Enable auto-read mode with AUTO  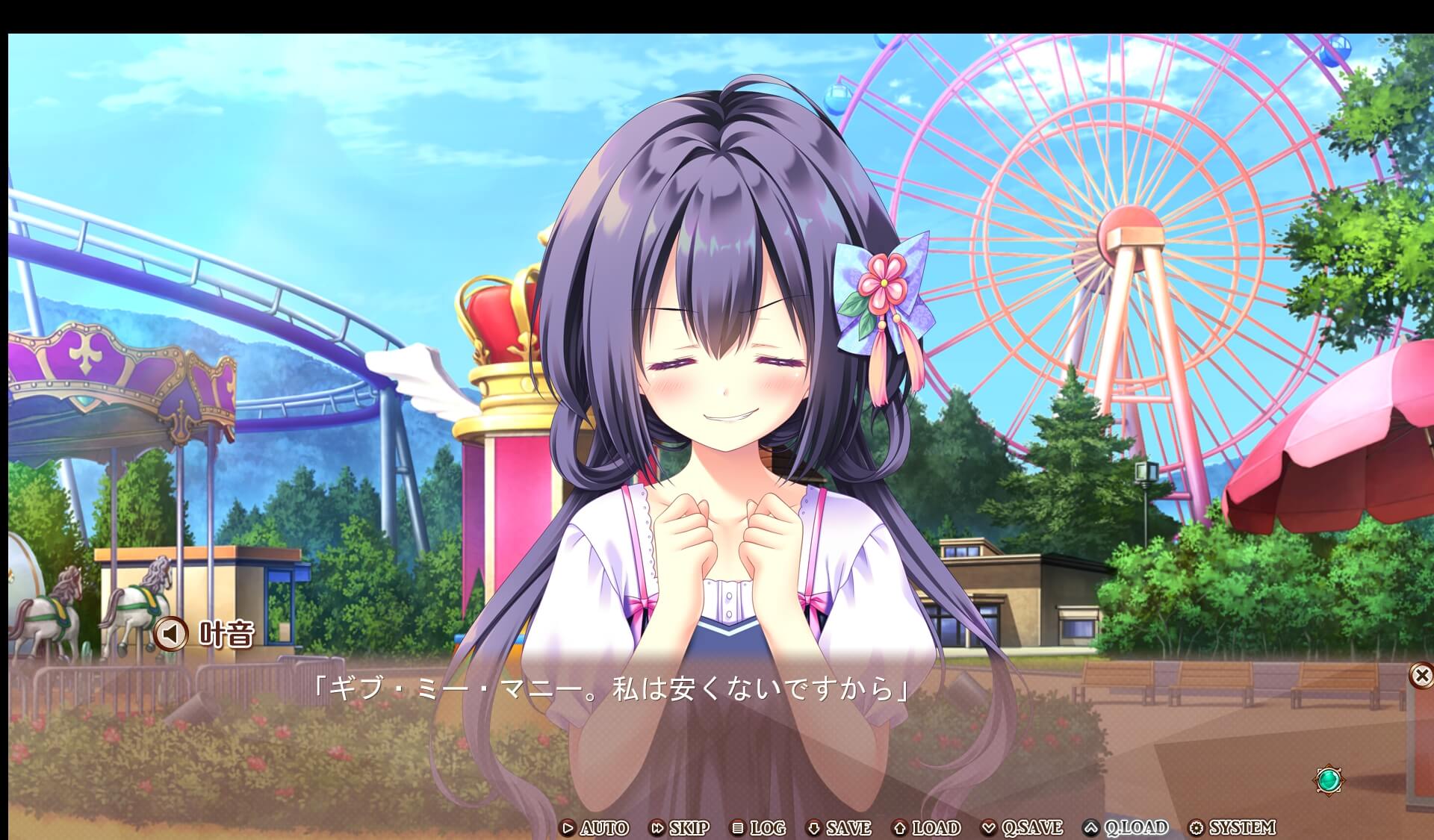tap(605, 827)
